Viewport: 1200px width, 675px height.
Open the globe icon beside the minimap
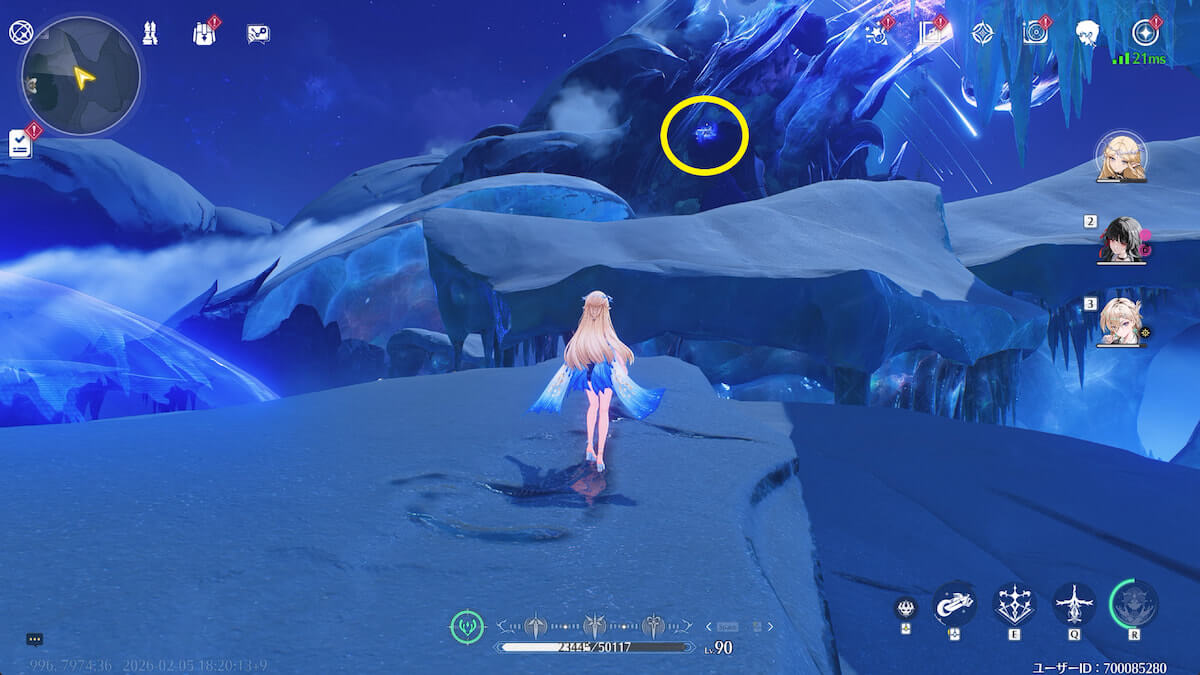click(x=21, y=32)
